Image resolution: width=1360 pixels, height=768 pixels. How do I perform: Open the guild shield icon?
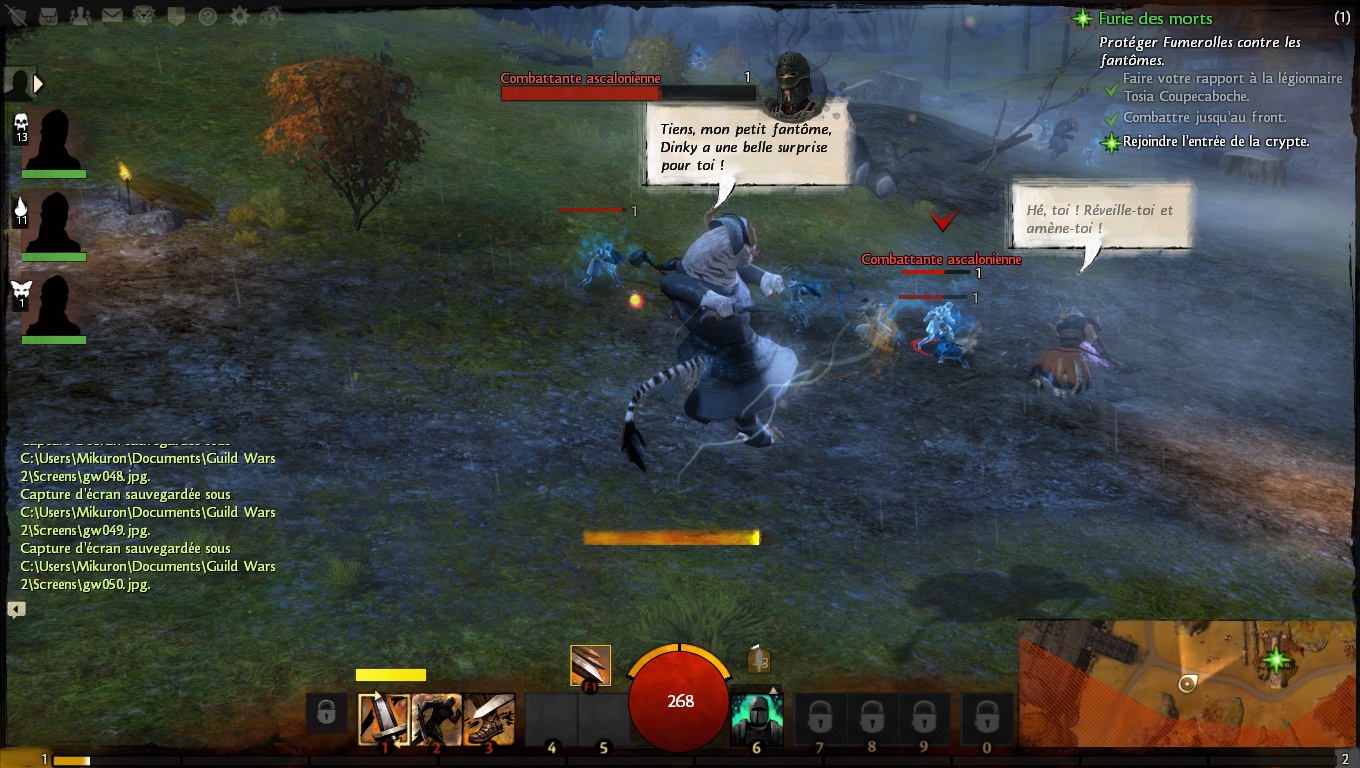click(x=176, y=15)
